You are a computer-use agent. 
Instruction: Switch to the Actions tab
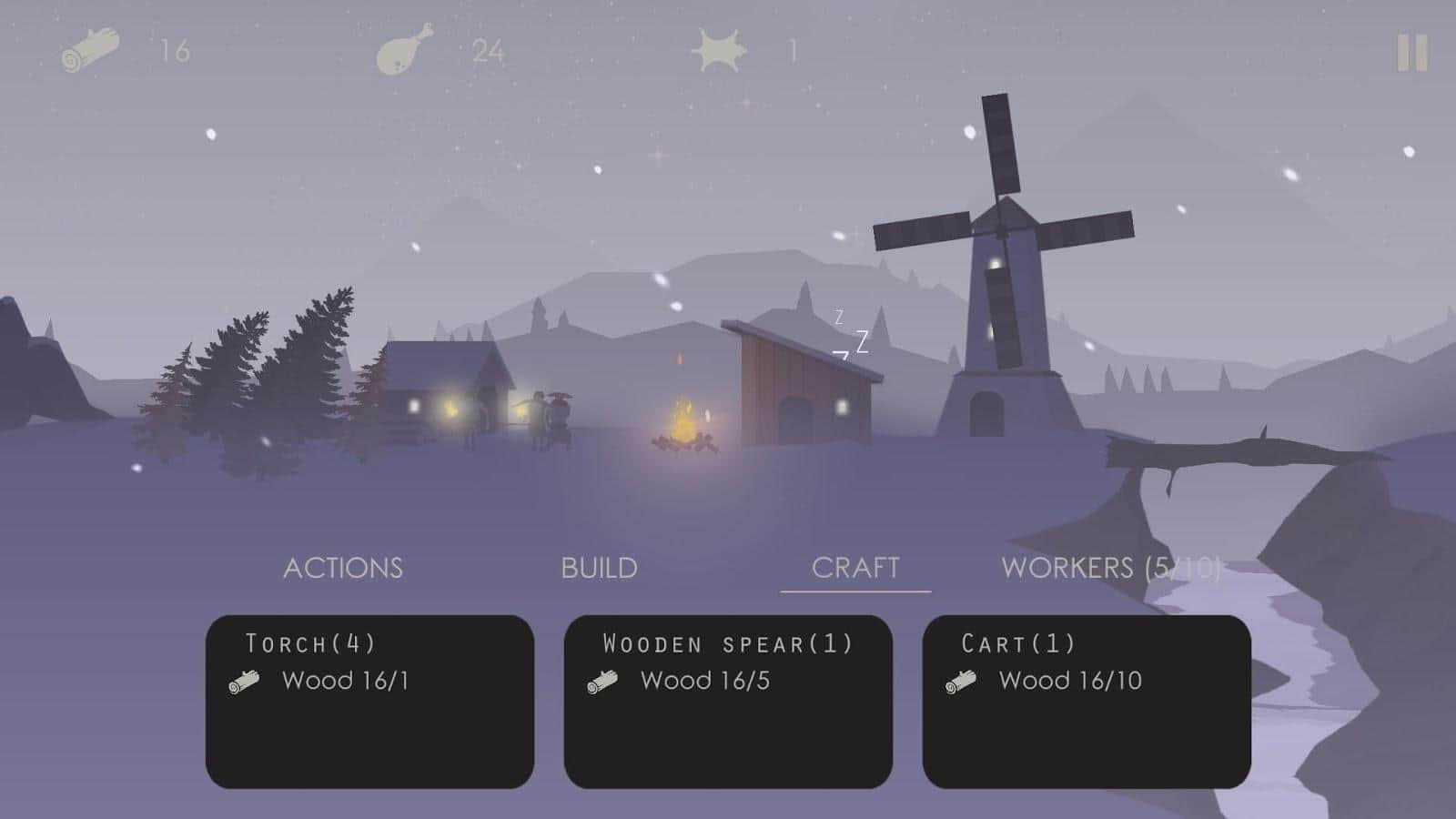(x=343, y=568)
